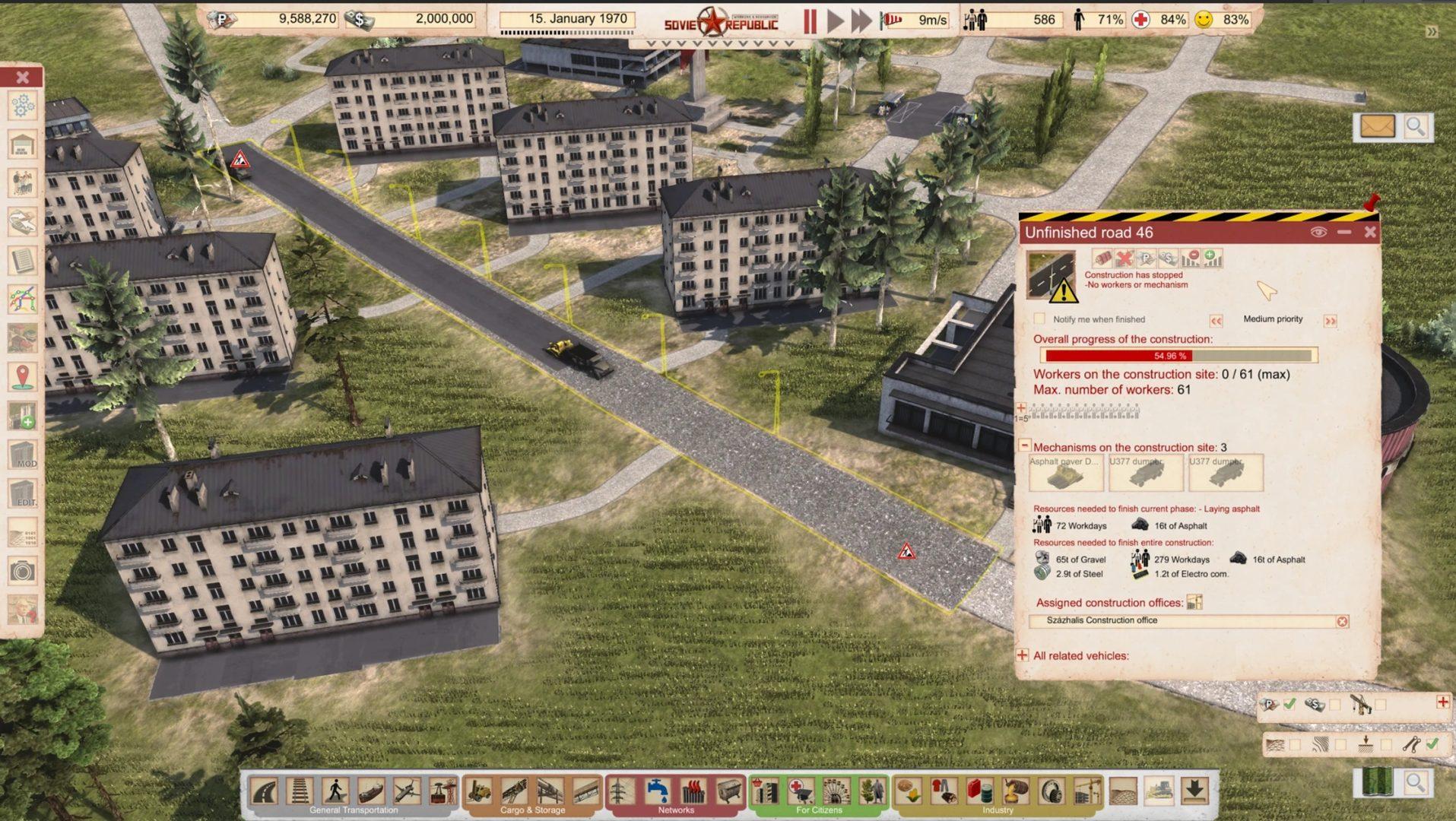Screen dimensions: 1456x821
Task: Open the envelope messages button
Action: coord(1377,126)
